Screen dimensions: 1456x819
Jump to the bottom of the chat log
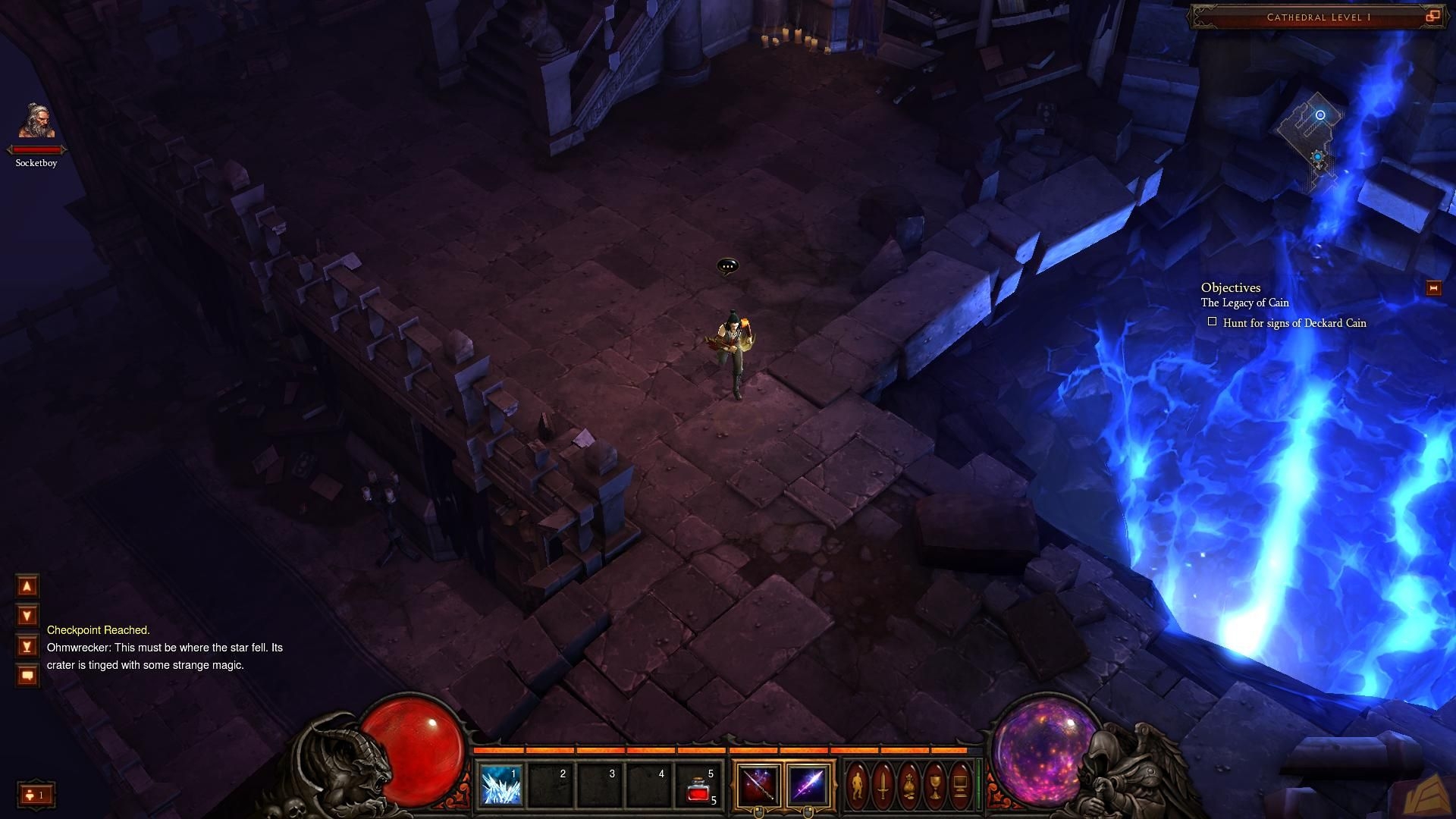tap(27, 646)
